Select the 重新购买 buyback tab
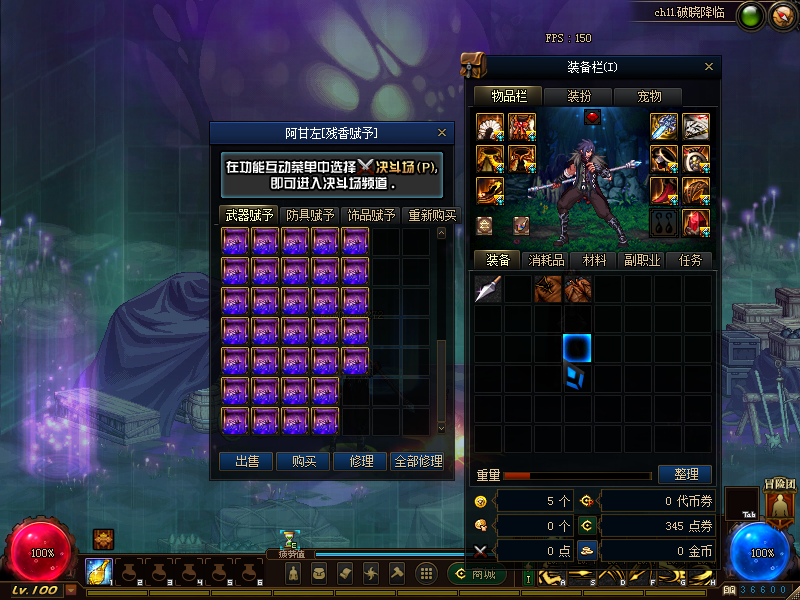The image size is (800, 600). point(431,214)
